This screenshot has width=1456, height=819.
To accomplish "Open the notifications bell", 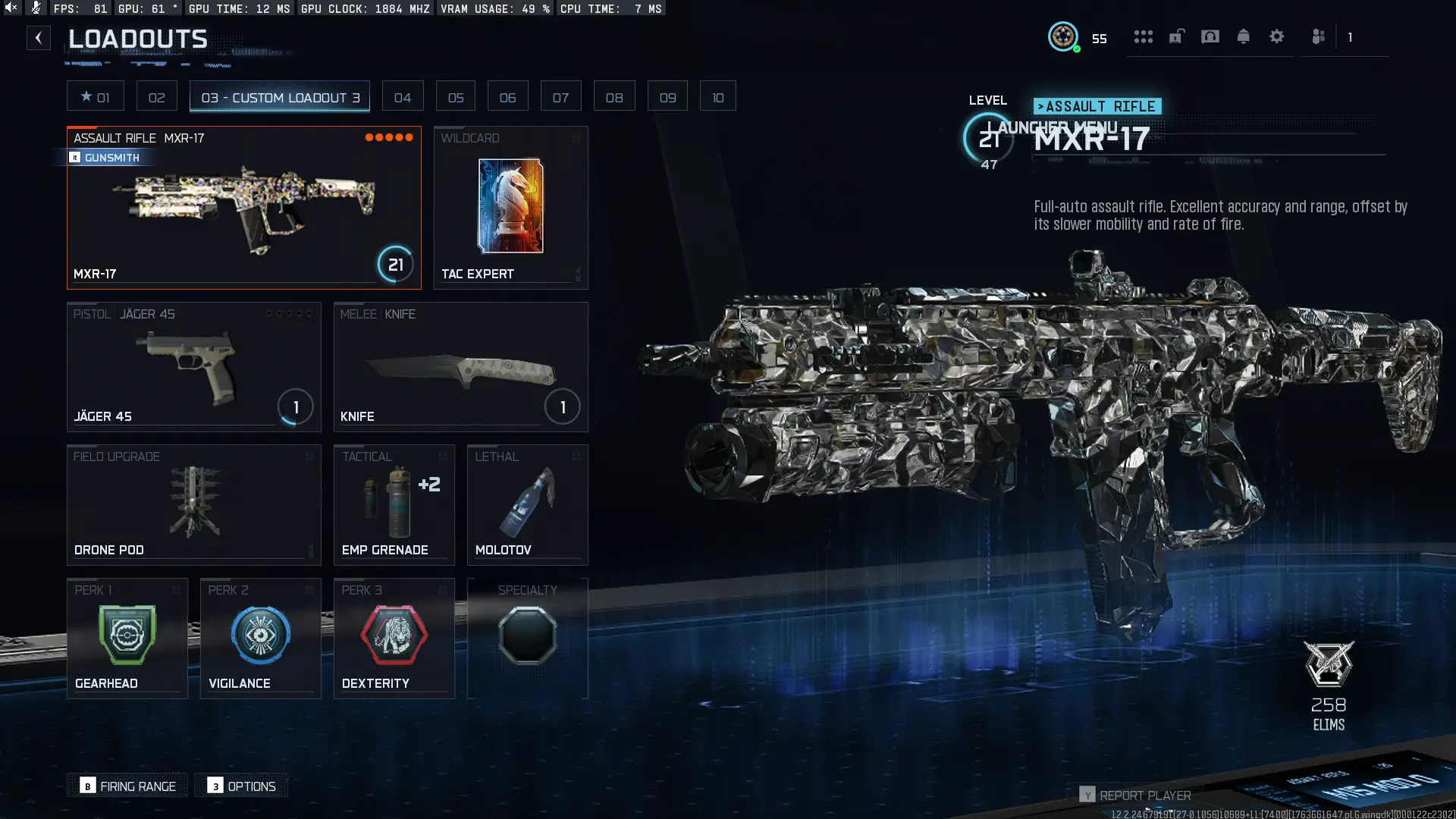I will [x=1244, y=36].
